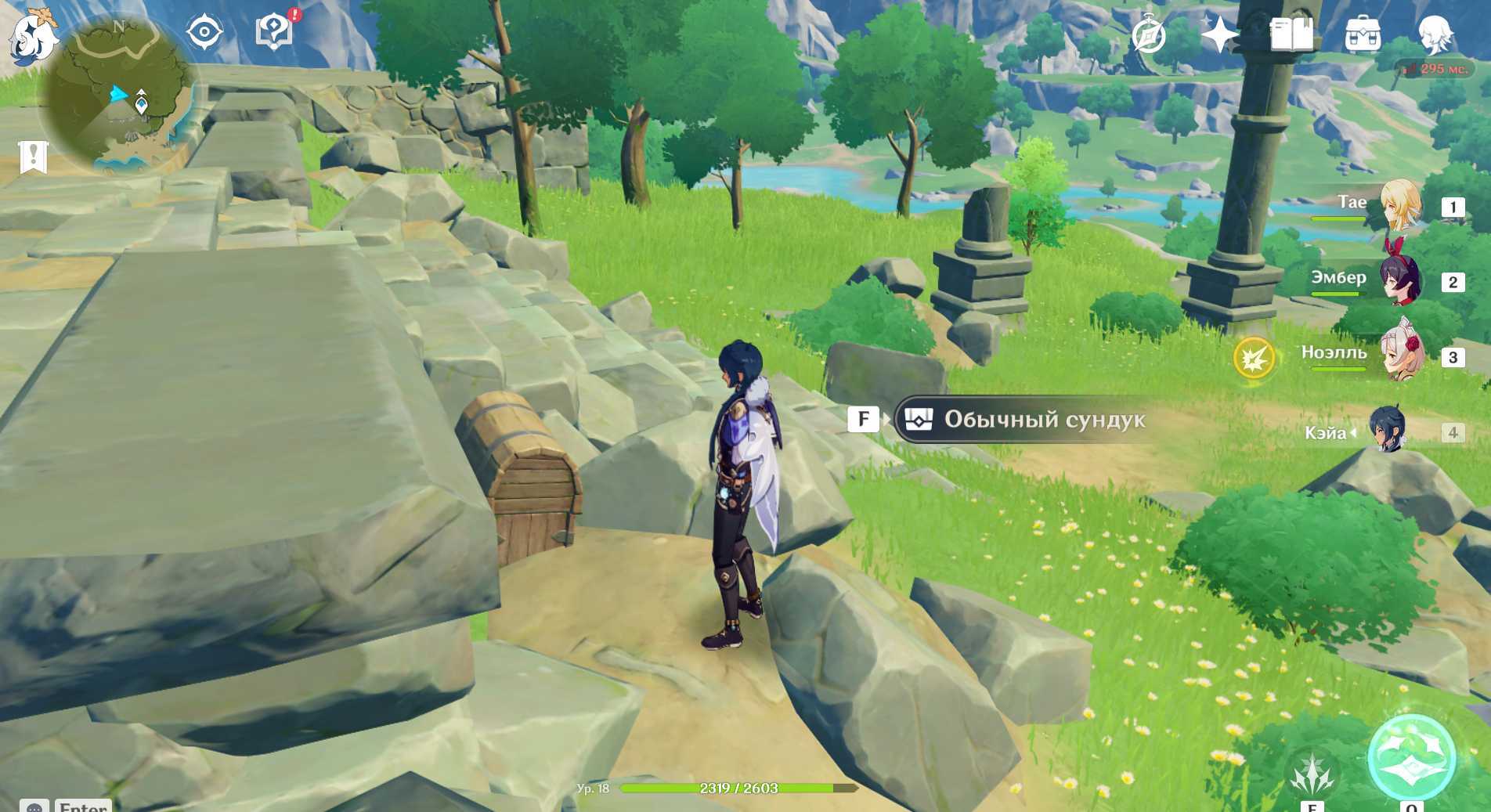The image size is (1491, 812).
Task: Open the Wish star icon
Action: (1219, 35)
